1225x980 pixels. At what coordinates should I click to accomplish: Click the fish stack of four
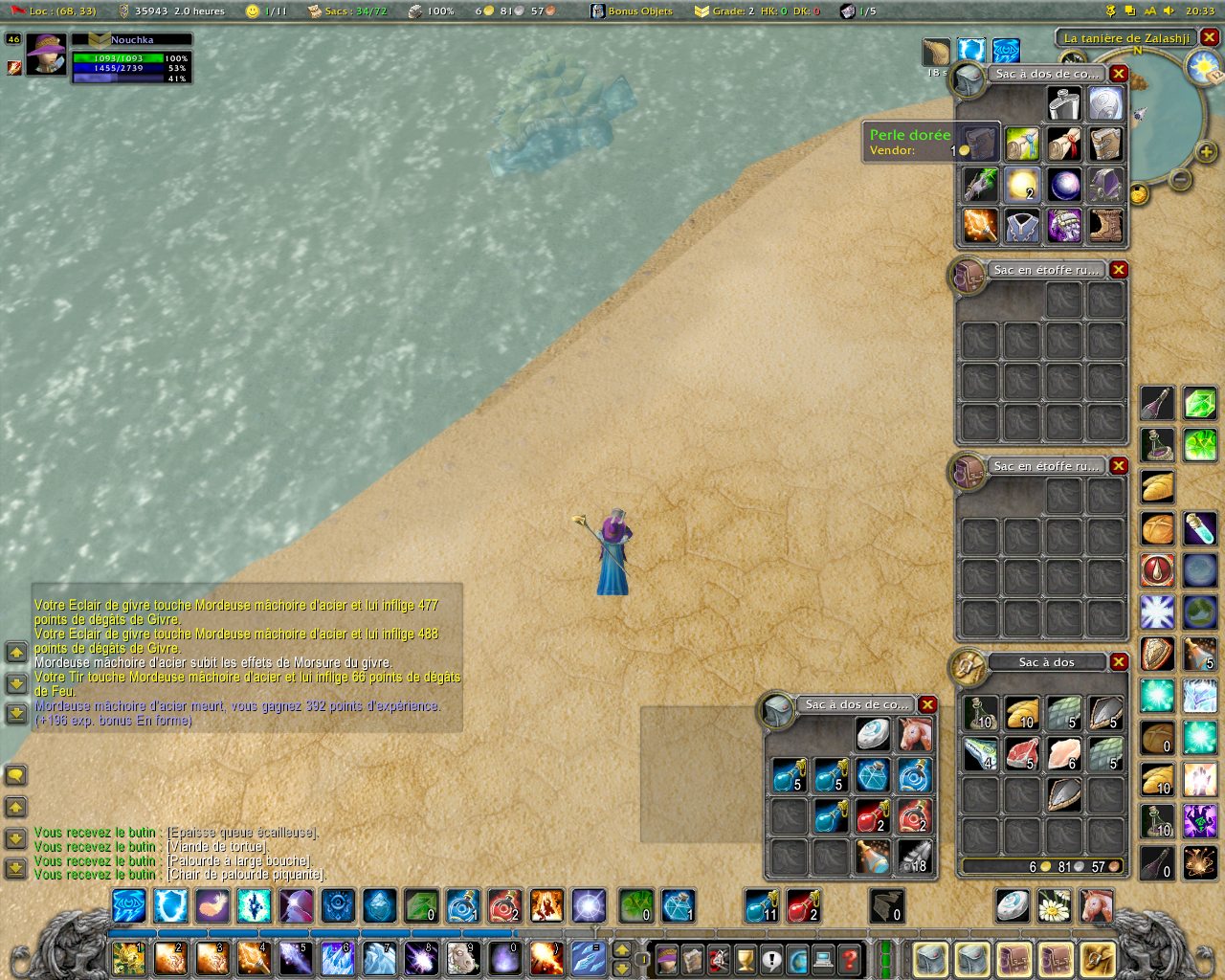[x=980, y=753]
